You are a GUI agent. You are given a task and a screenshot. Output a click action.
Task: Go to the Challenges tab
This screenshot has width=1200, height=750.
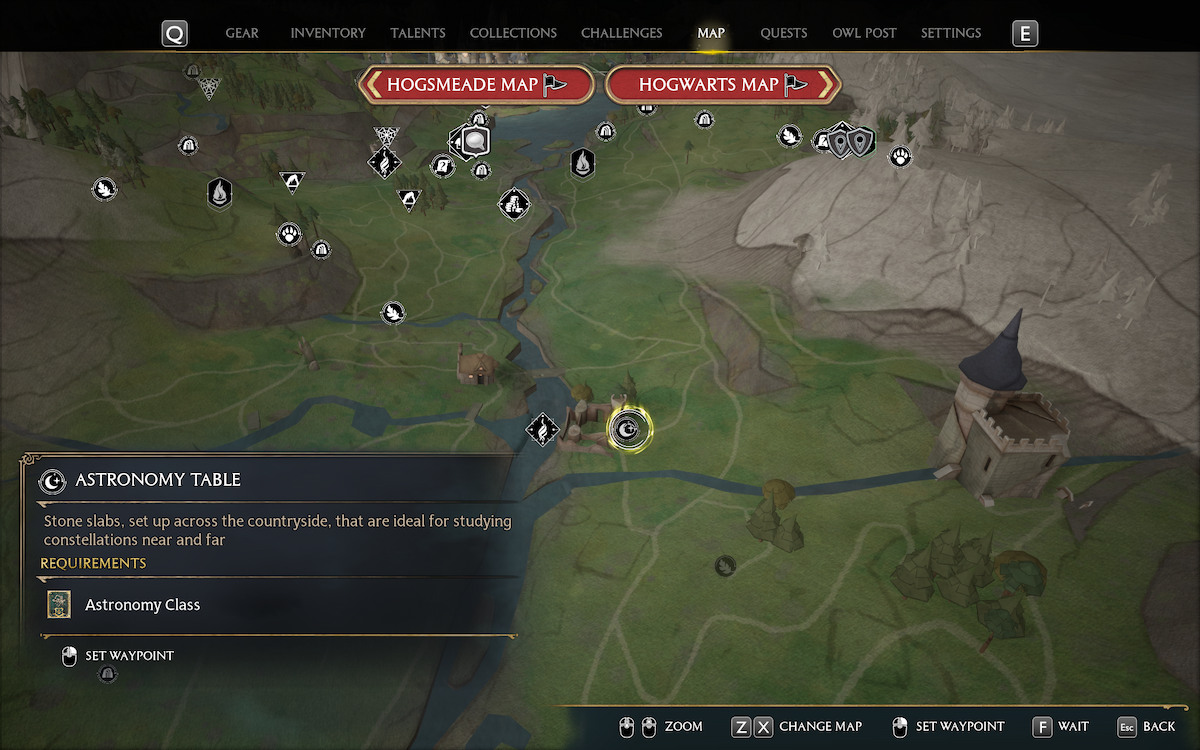coord(622,33)
